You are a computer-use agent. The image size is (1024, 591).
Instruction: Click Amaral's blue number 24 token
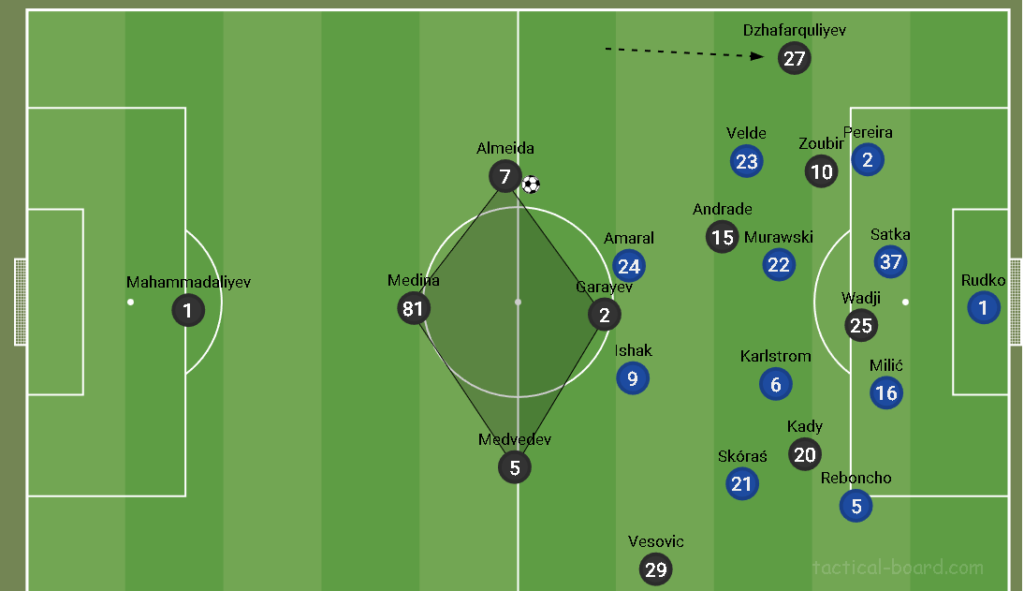629,266
